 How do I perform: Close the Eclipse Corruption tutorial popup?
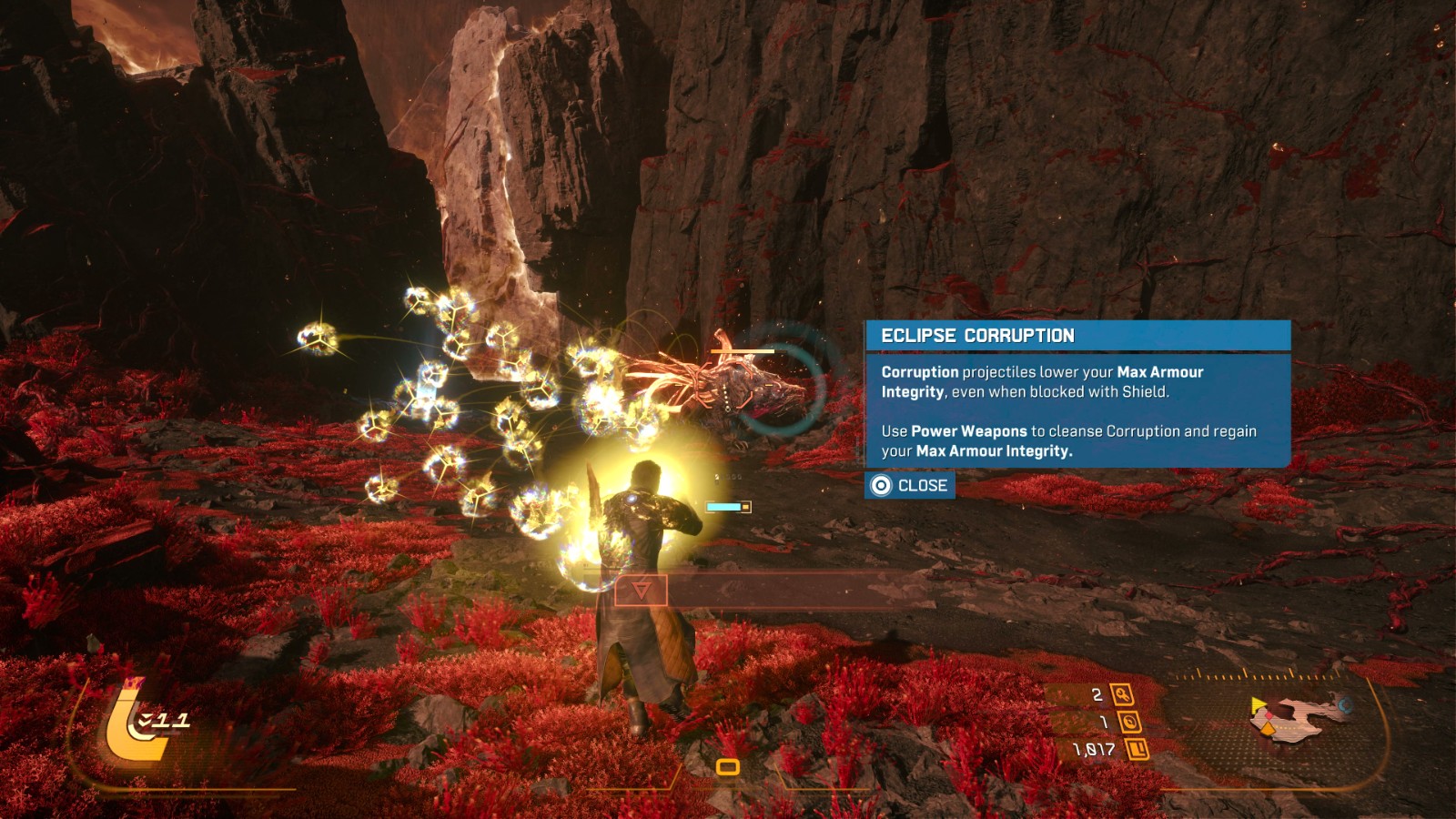(x=909, y=486)
